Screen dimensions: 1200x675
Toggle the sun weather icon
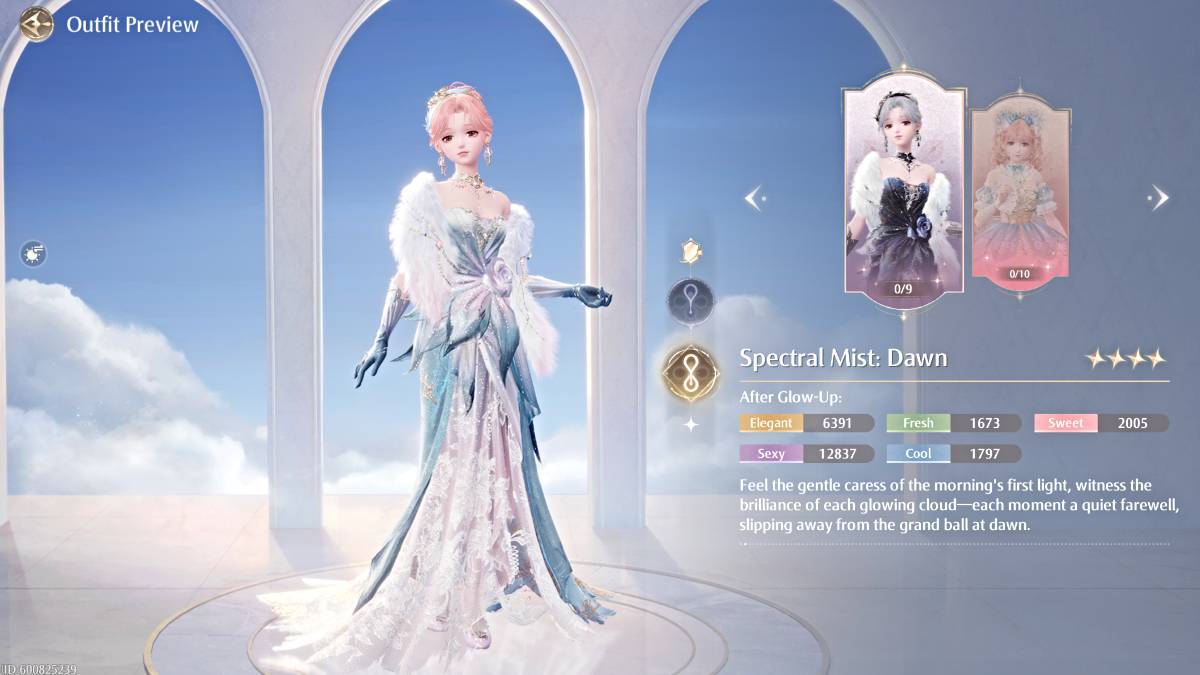pyautogui.click(x=34, y=254)
